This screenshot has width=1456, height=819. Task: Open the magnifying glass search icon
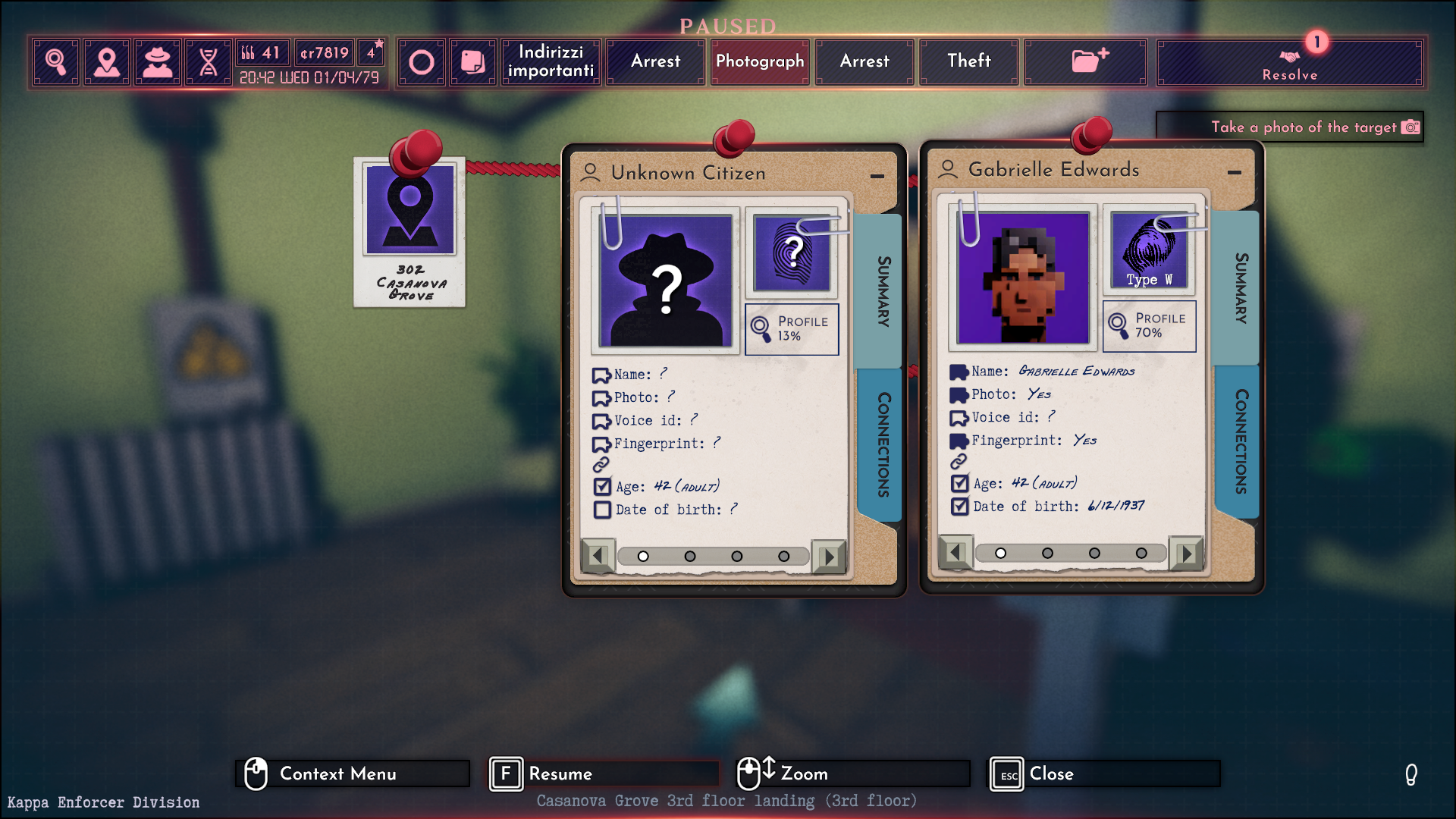55,61
